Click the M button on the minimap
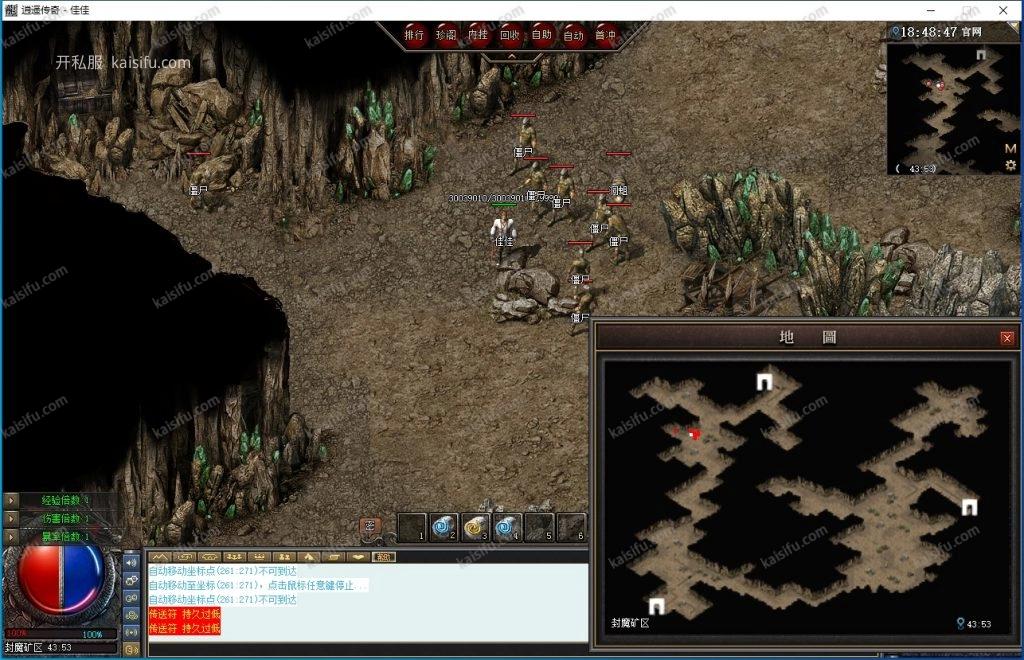This screenshot has width=1024, height=660. (x=1011, y=148)
